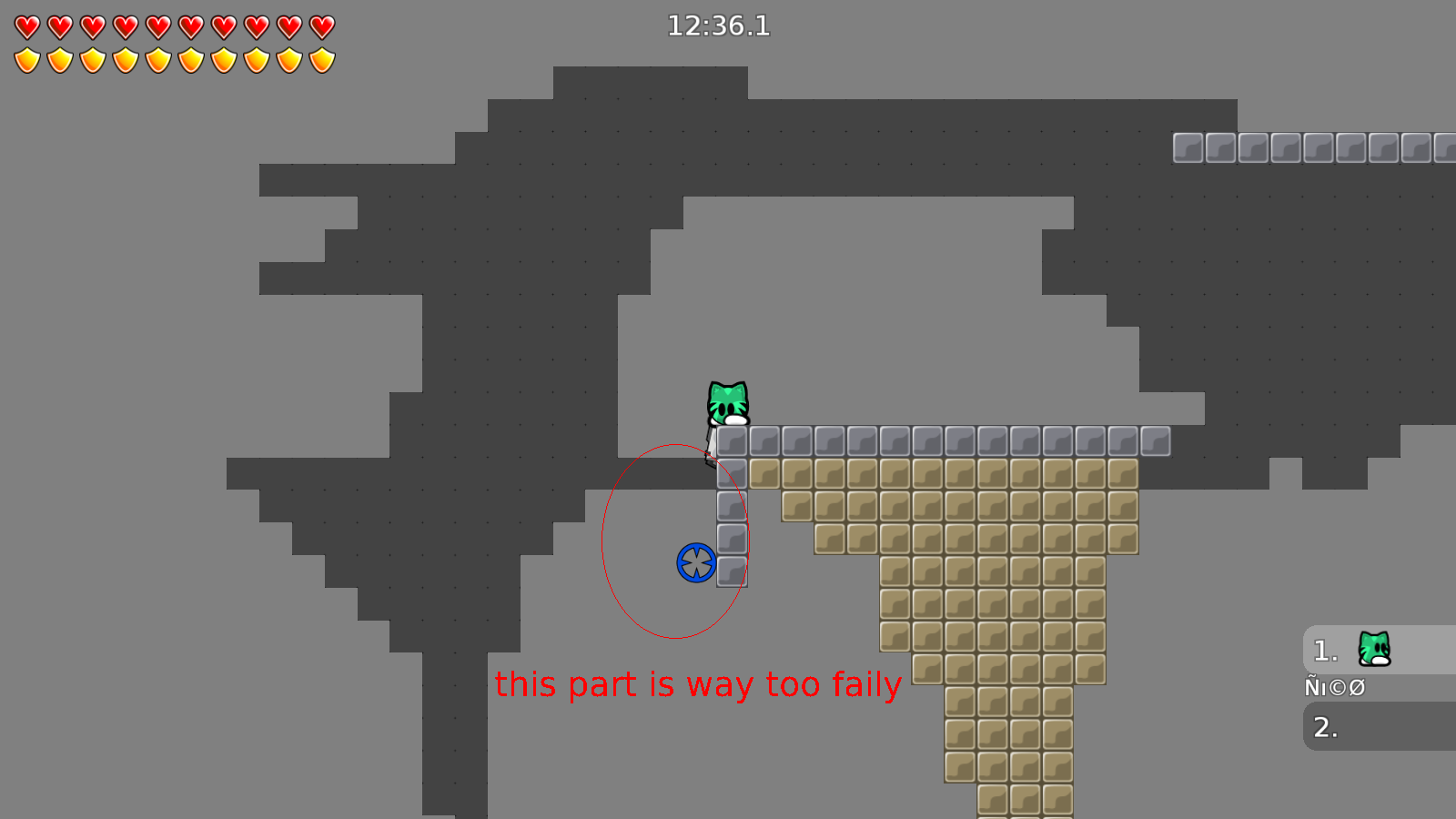The height and width of the screenshot is (819, 1456).
Task: Click the race timer showing 12:36.1
Action: (718, 26)
